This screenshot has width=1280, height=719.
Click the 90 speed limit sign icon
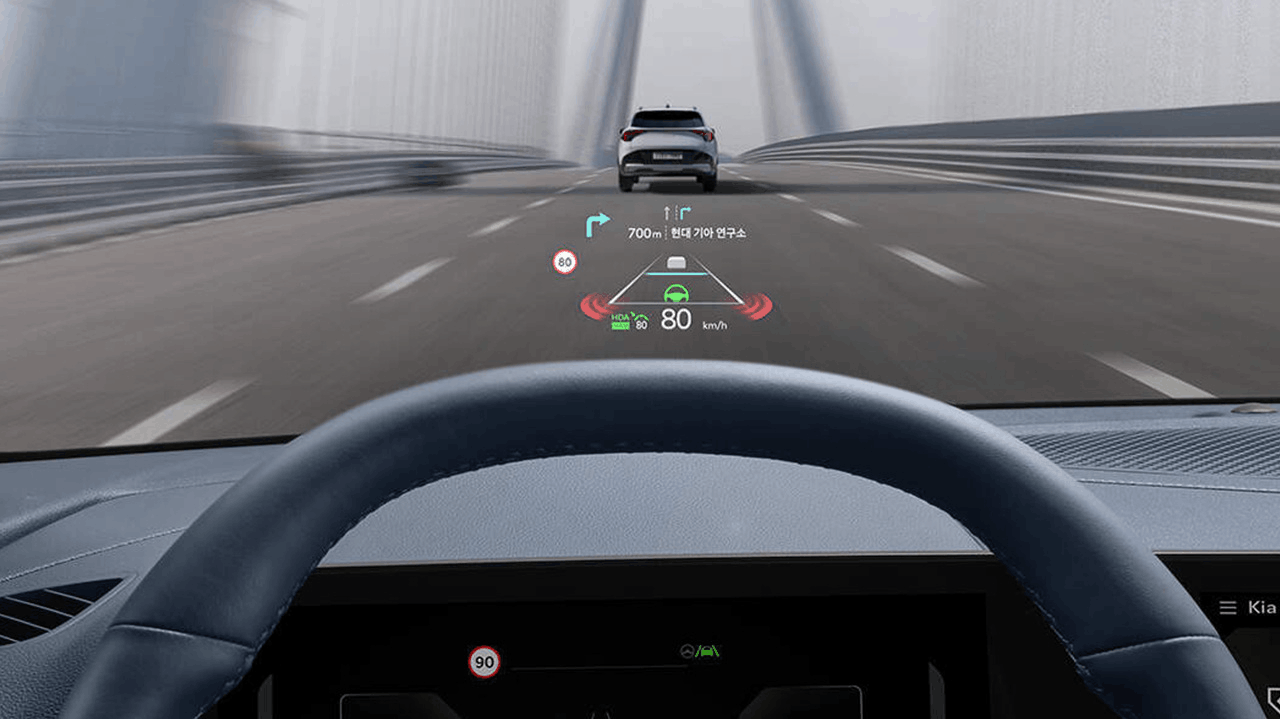point(485,661)
